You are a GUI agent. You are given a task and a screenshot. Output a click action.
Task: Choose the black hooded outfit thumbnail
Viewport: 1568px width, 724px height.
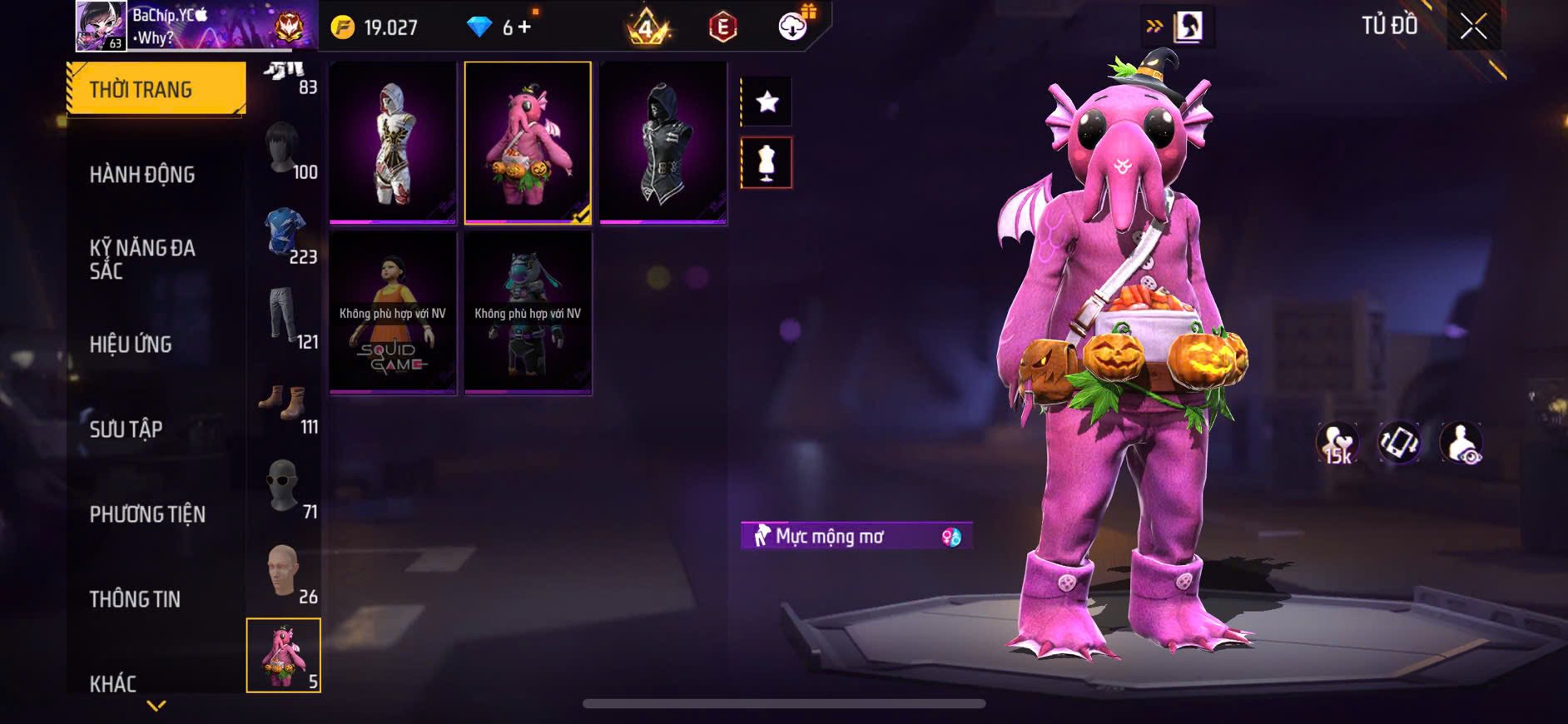662,143
